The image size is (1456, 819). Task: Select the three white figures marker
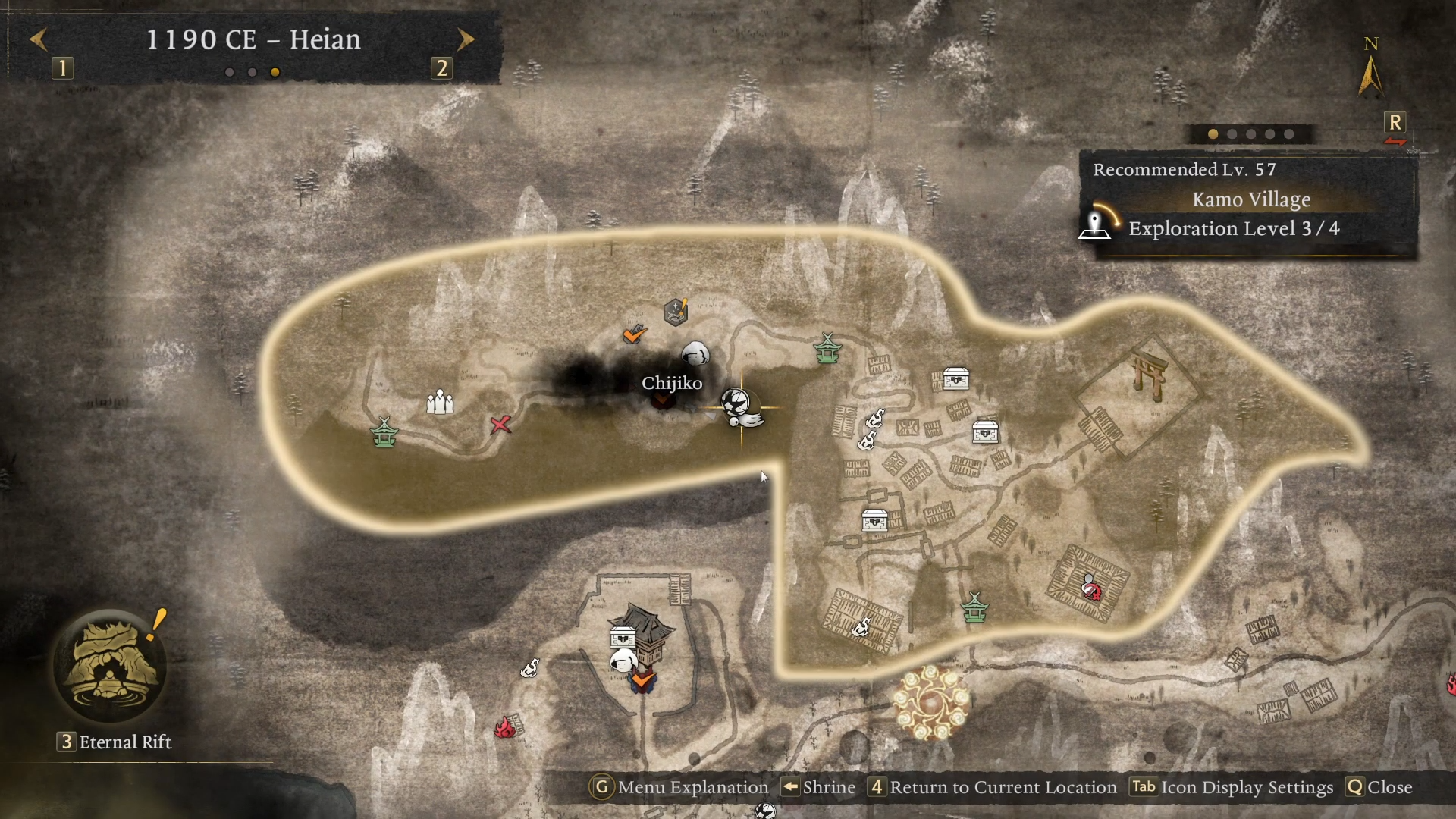click(x=440, y=402)
